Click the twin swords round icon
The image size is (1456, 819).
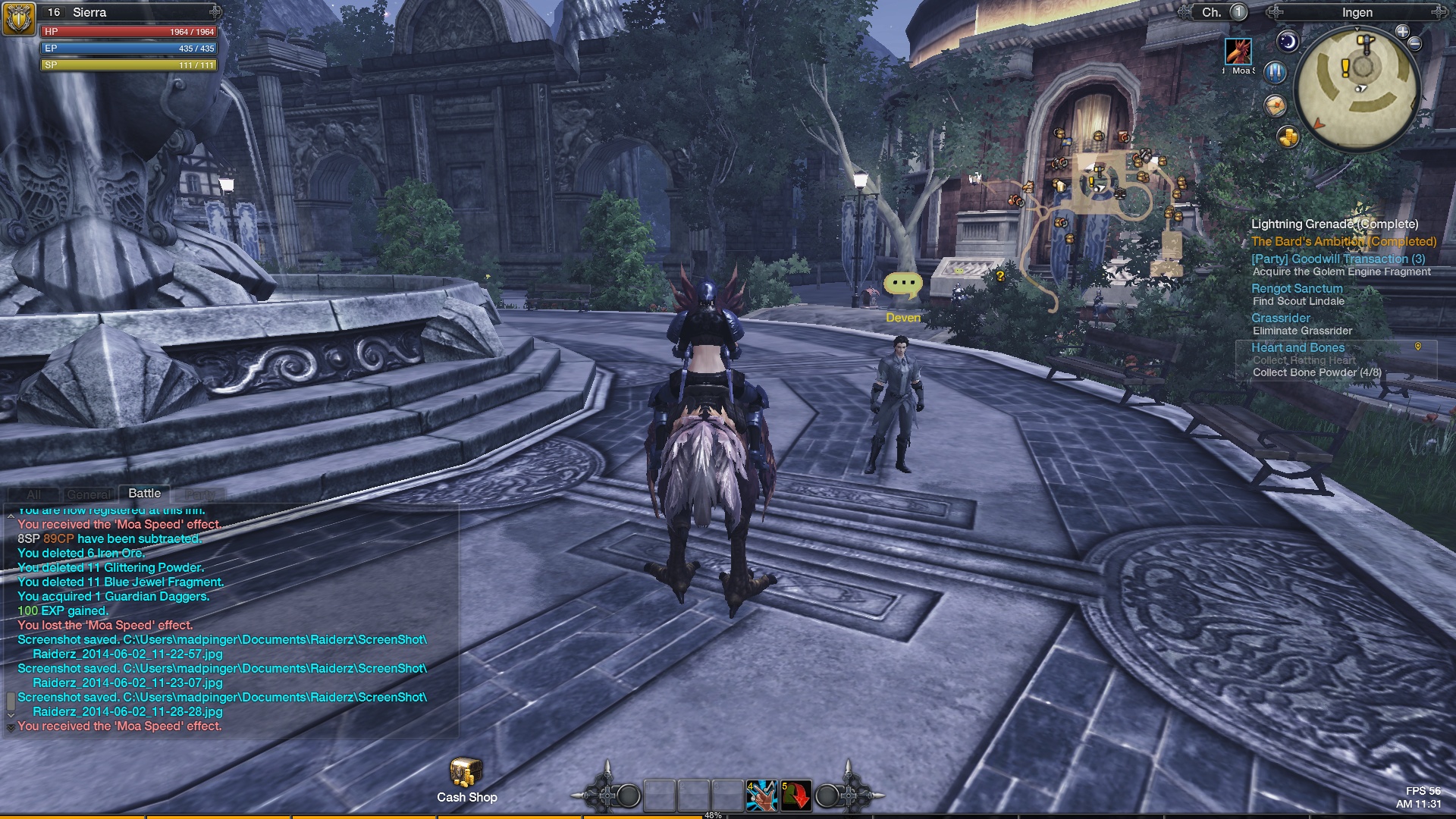point(1276,73)
